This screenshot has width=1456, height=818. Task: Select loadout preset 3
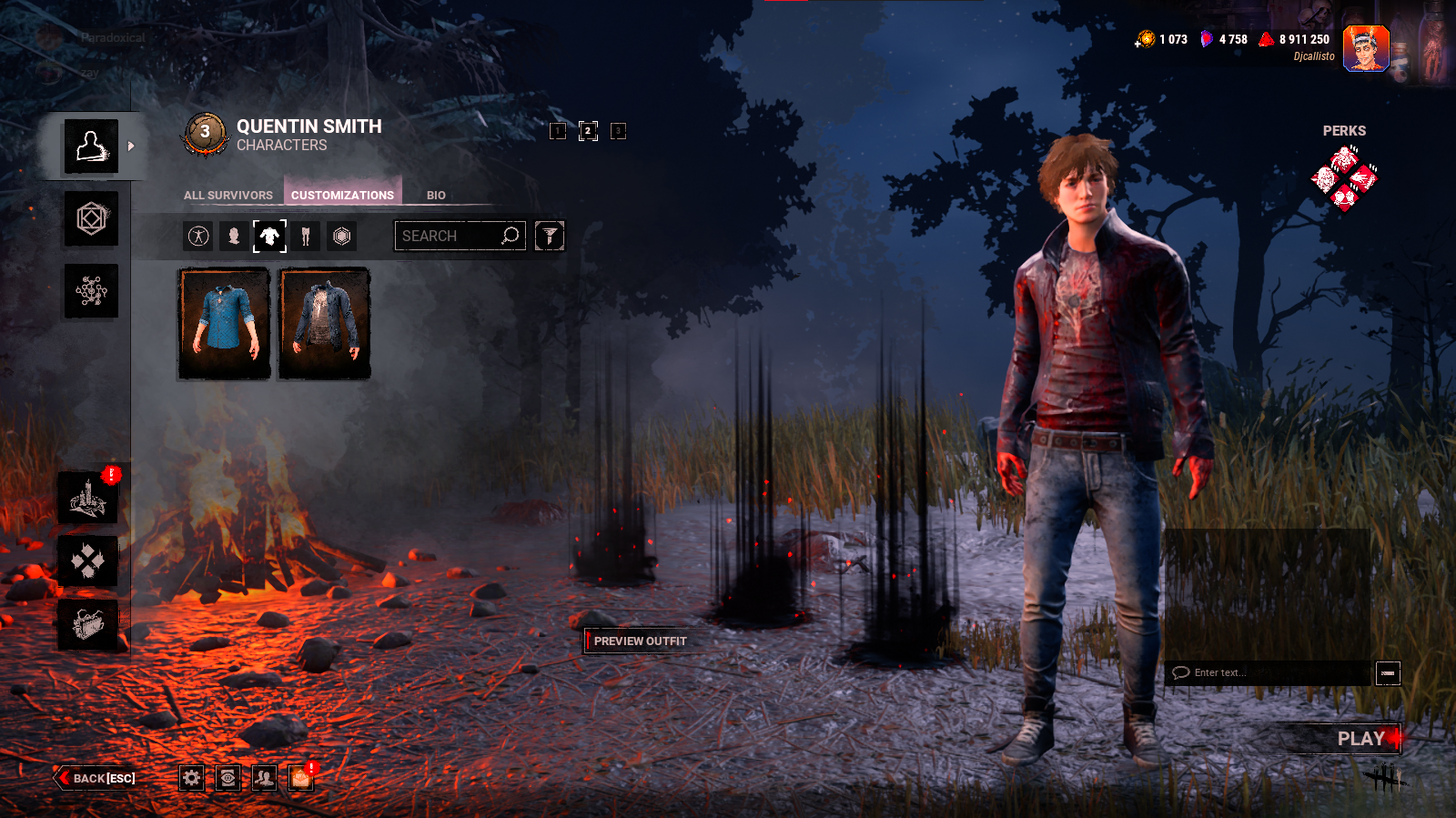point(618,131)
